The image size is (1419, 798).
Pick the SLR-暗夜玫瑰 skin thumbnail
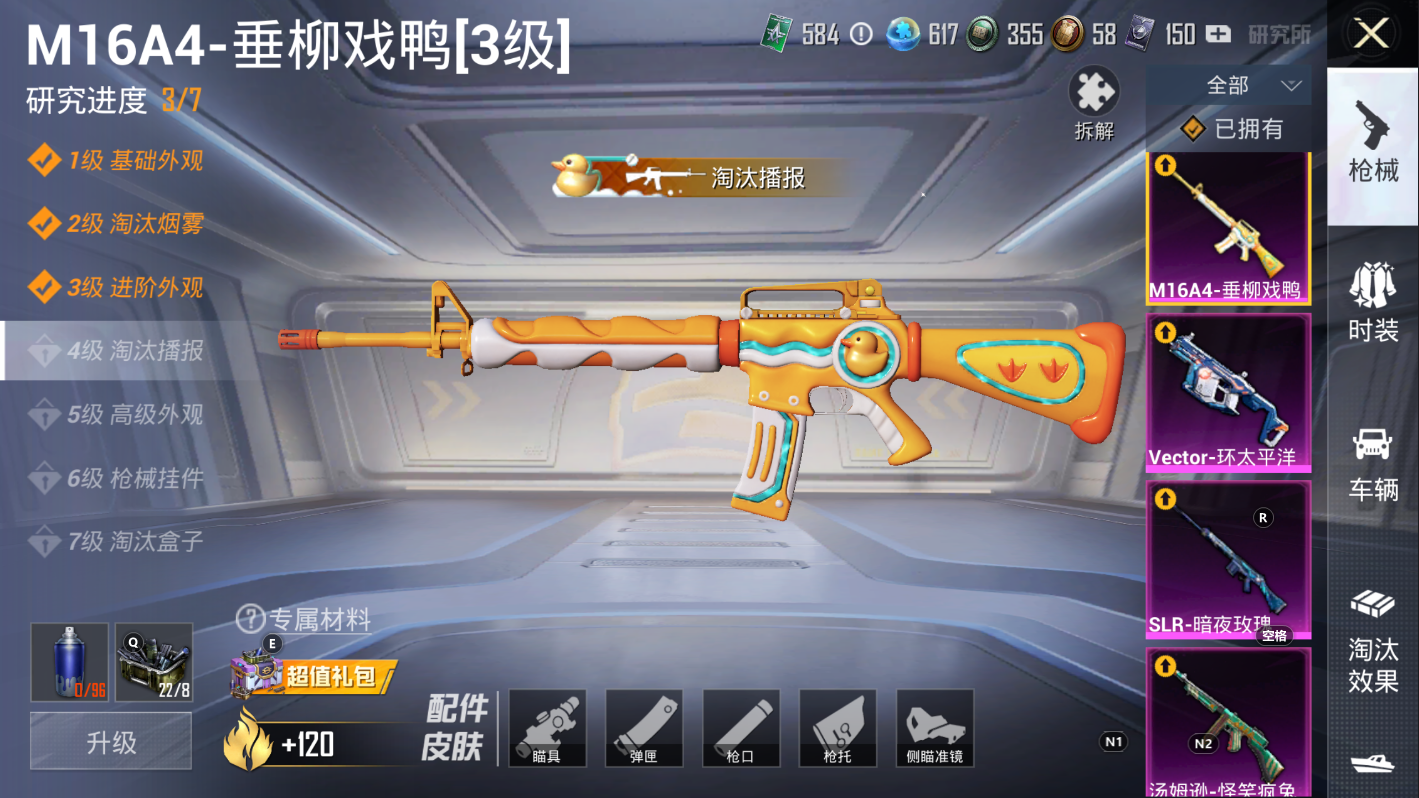pos(1228,560)
